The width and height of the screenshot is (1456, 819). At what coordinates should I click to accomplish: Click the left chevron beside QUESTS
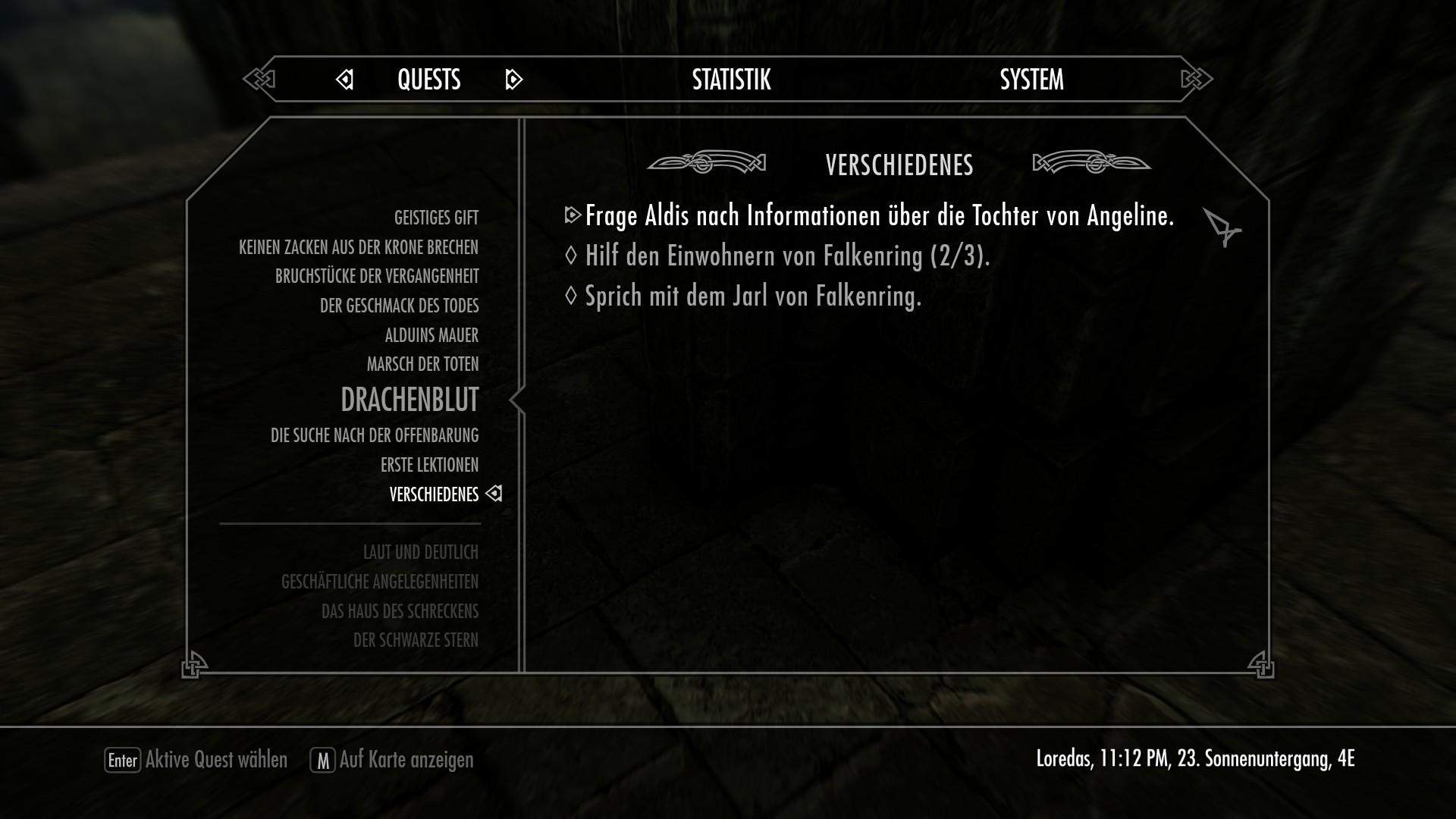click(345, 79)
